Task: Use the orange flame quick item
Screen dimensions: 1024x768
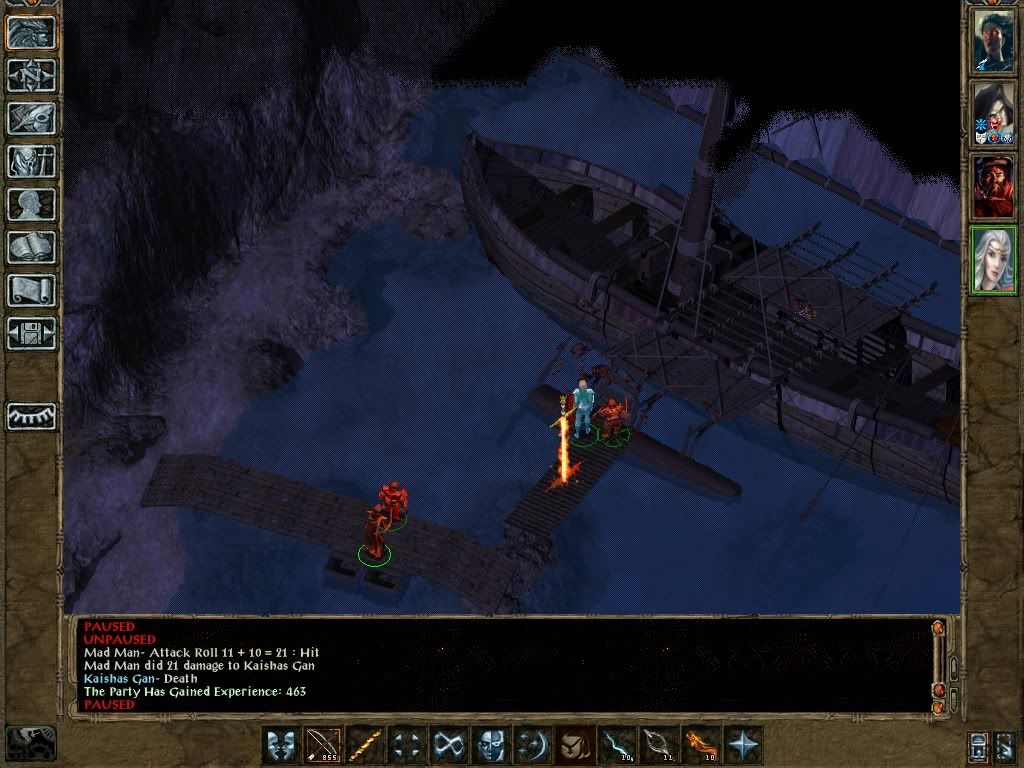Action: tap(701, 746)
